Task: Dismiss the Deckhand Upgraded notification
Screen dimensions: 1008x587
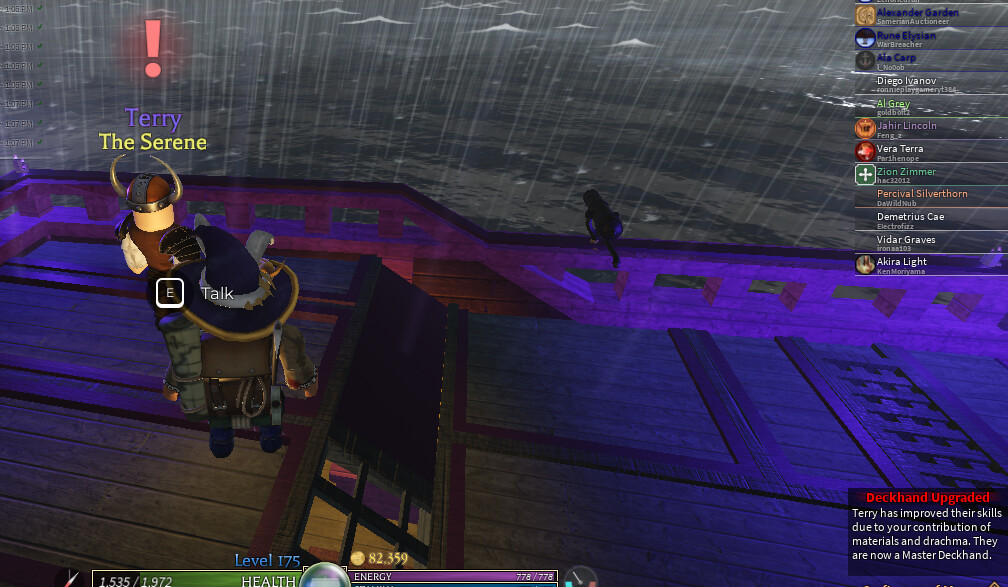Action: (x=927, y=525)
